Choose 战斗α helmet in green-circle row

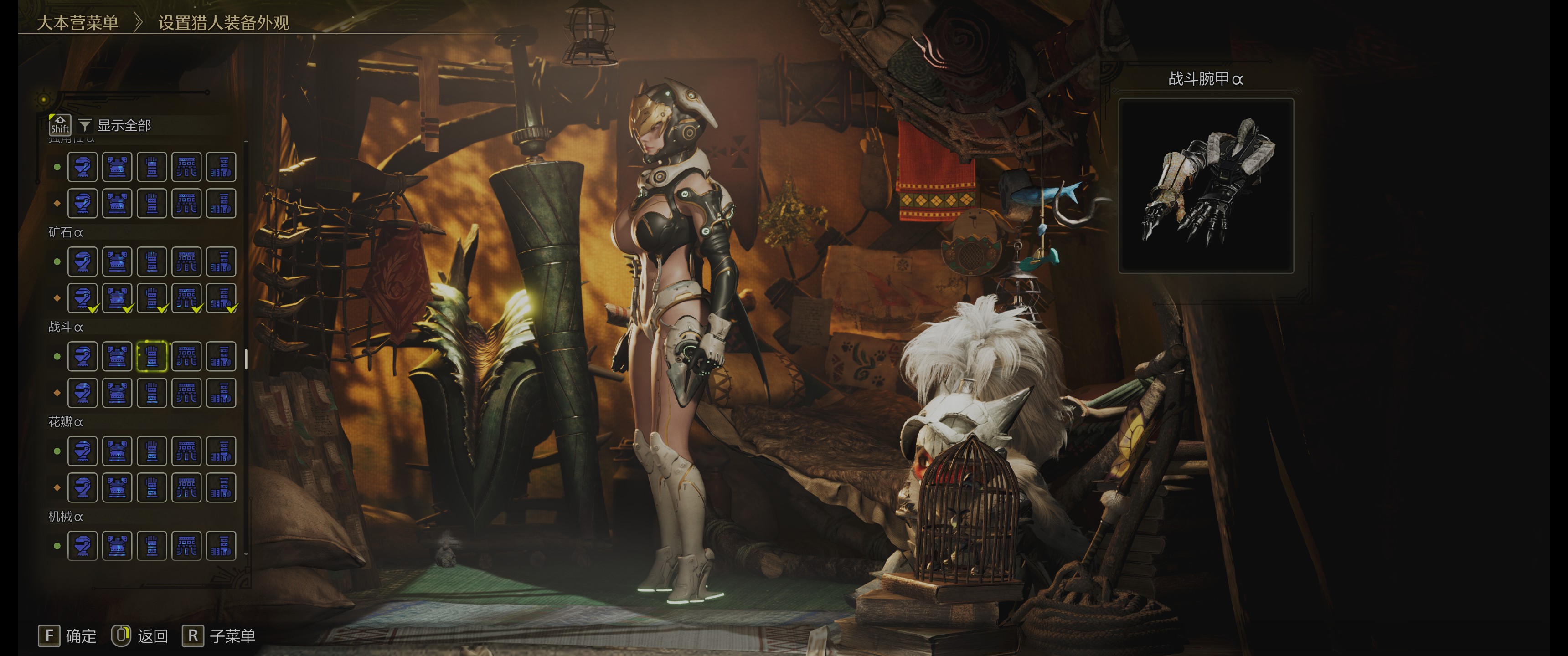82,357
